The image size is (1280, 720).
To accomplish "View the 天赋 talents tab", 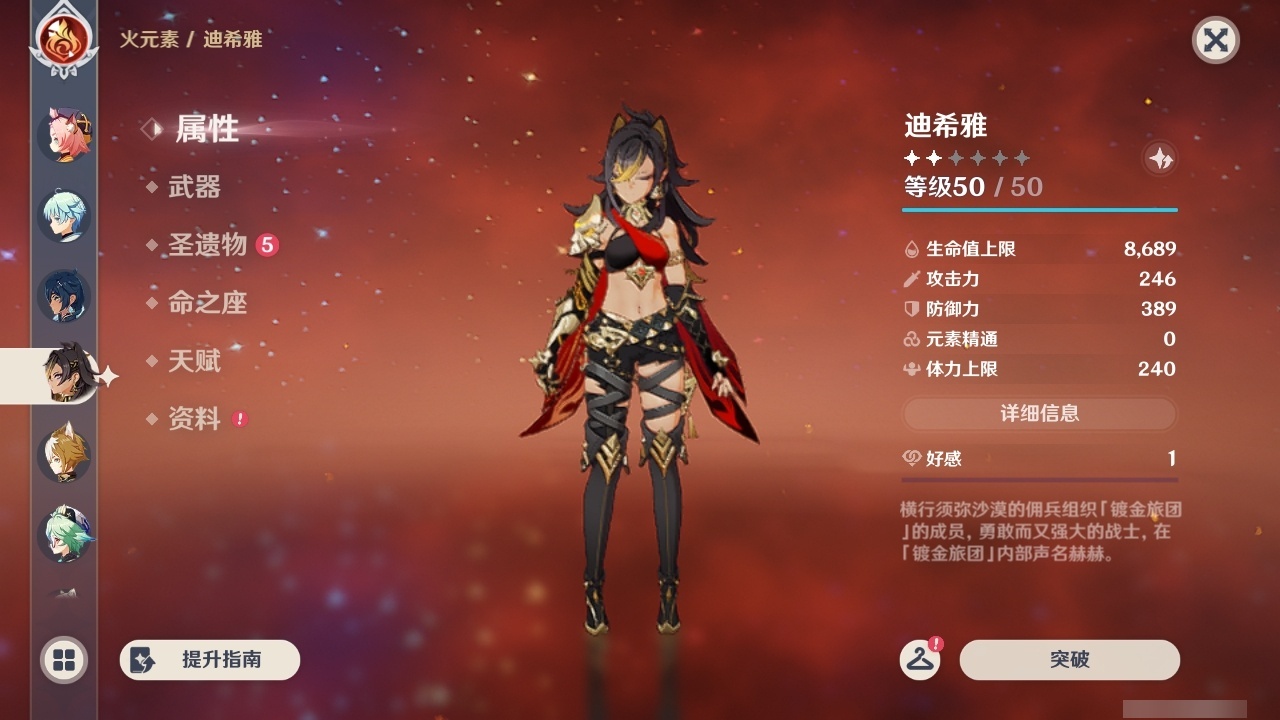I will [x=195, y=362].
